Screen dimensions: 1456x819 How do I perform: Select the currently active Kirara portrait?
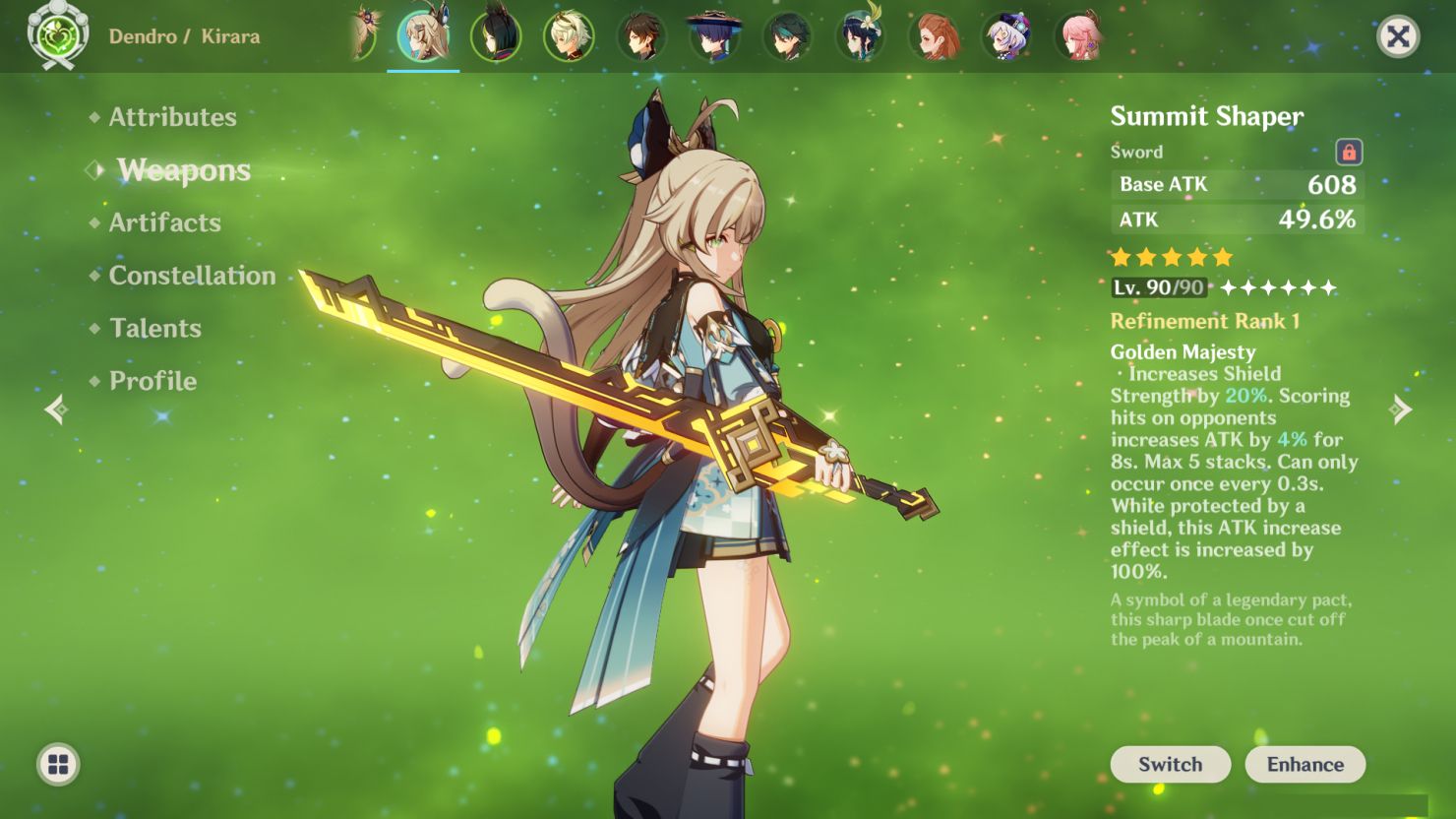pos(424,36)
